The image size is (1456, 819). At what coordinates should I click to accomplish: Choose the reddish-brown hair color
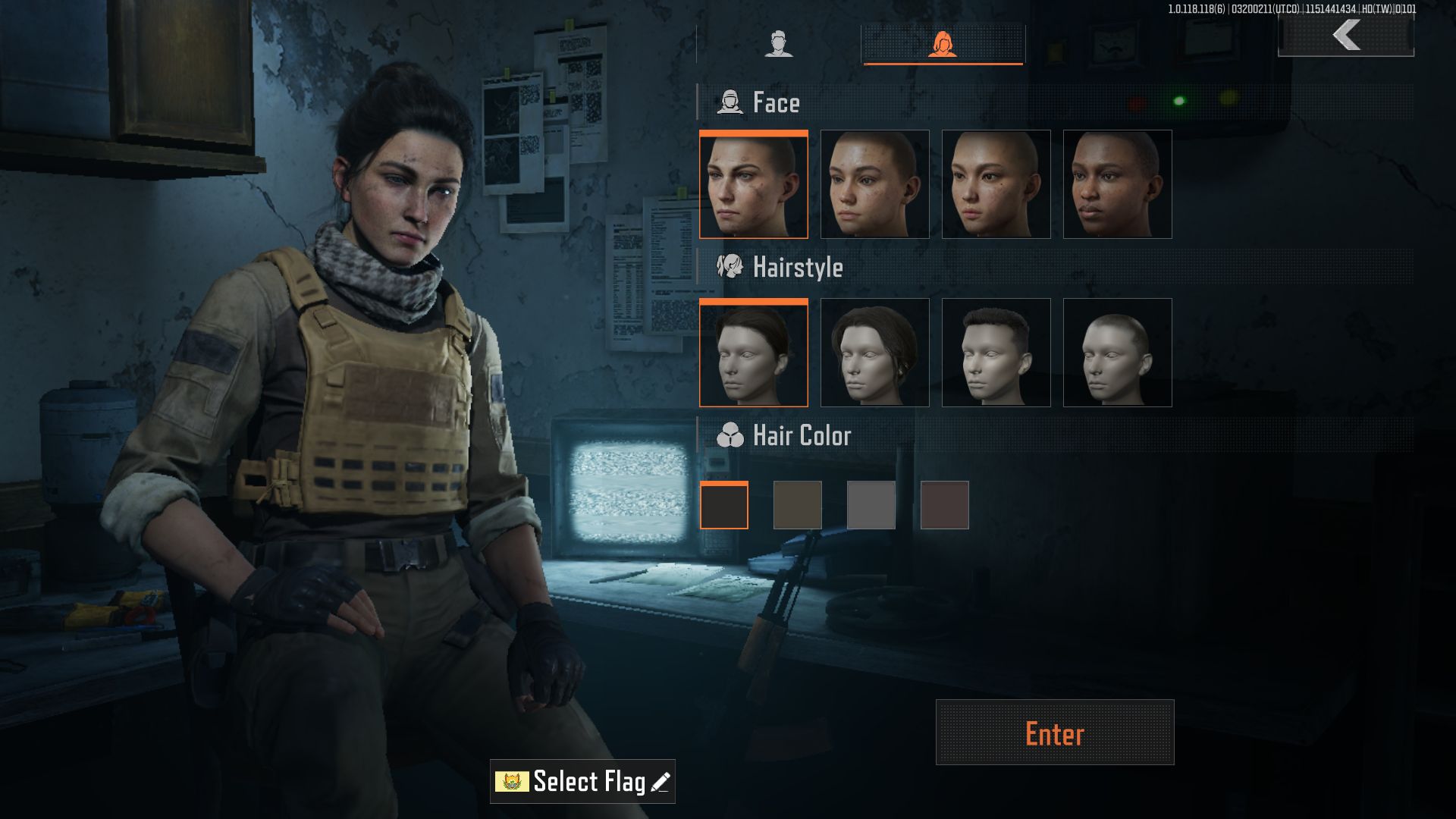point(944,505)
